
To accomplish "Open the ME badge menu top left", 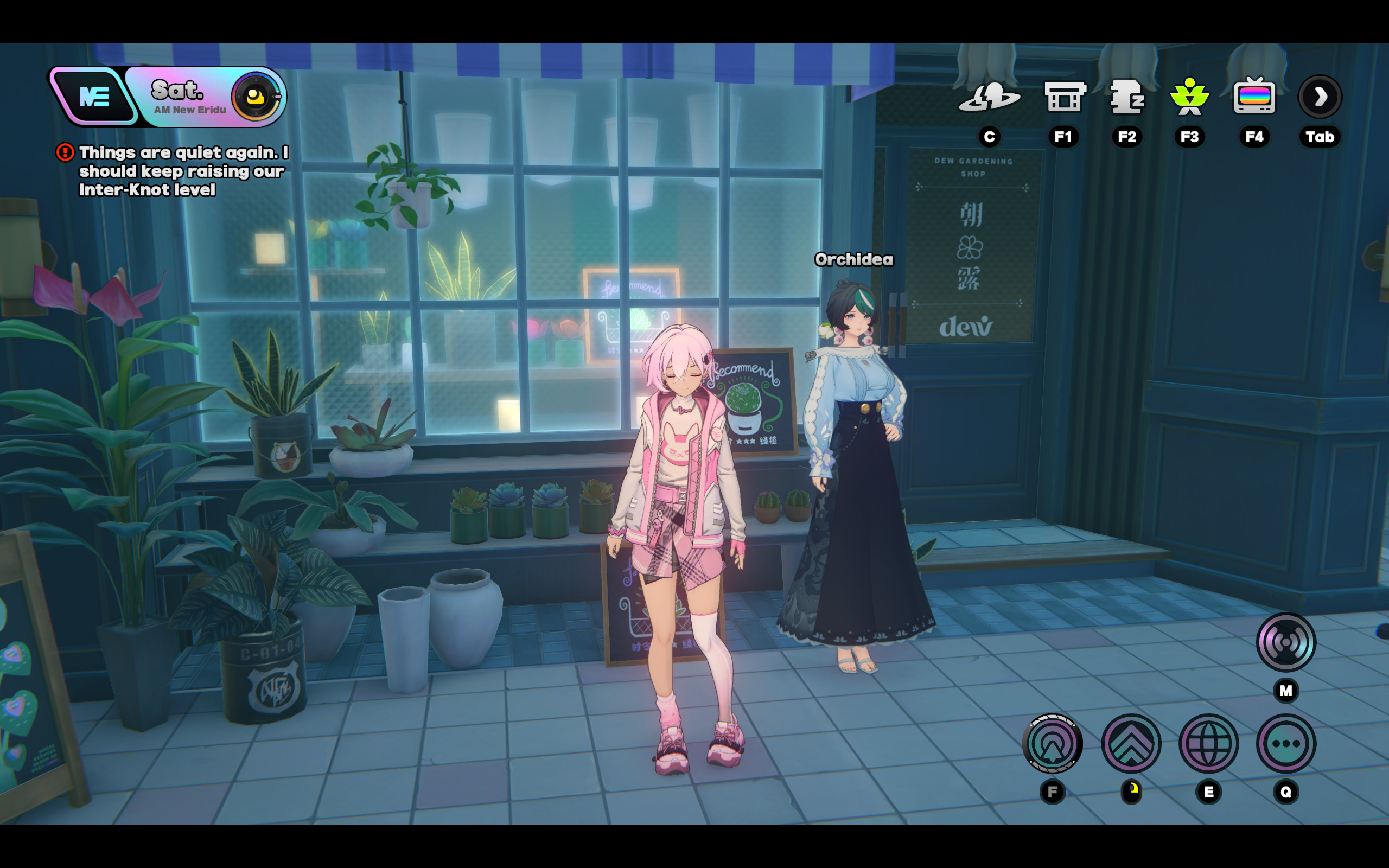I will 95,97.
